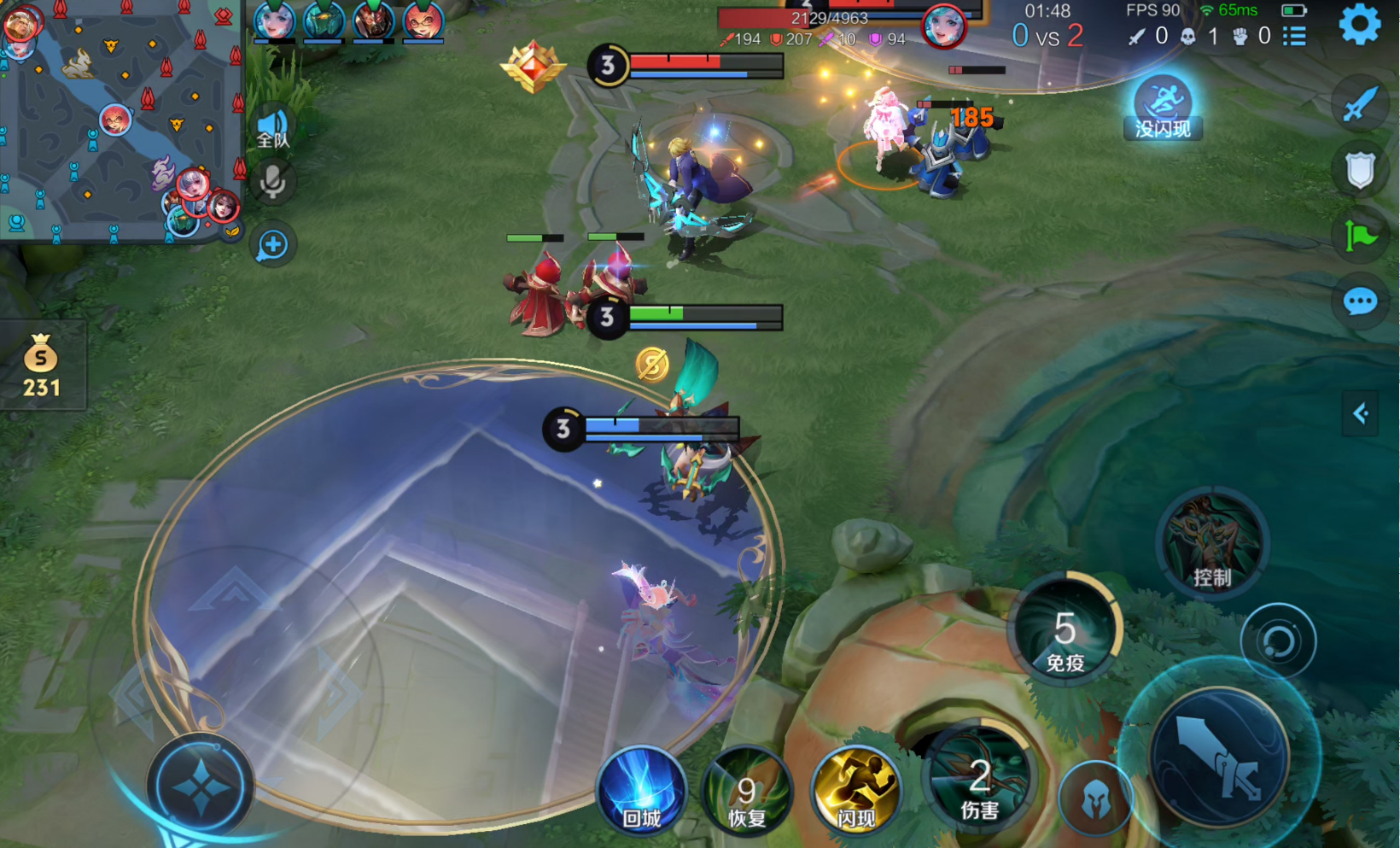Toggle the team voice speaker (全队)

(x=273, y=129)
